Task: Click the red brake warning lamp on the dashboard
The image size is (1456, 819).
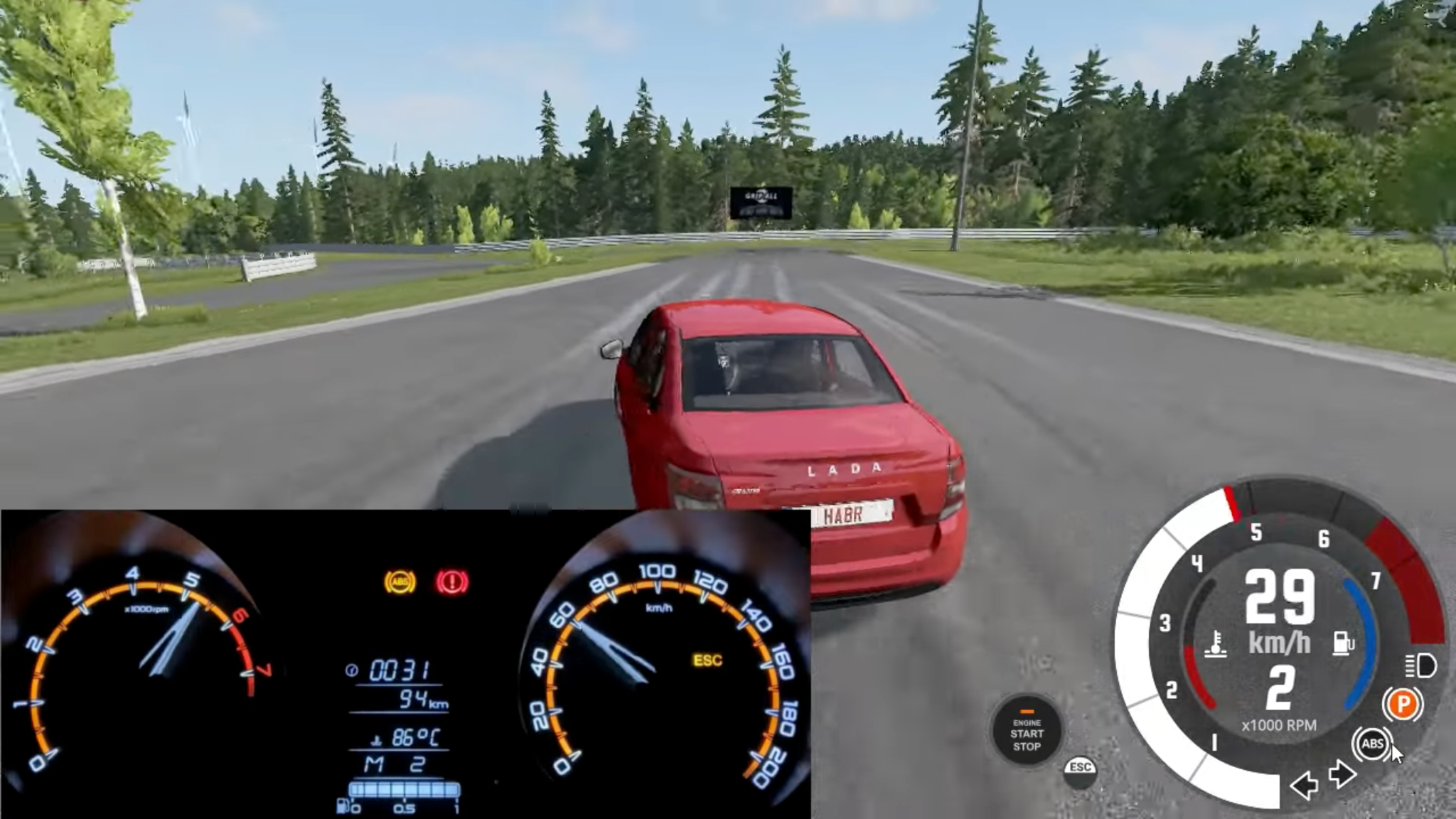Action: tap(451, 582)
